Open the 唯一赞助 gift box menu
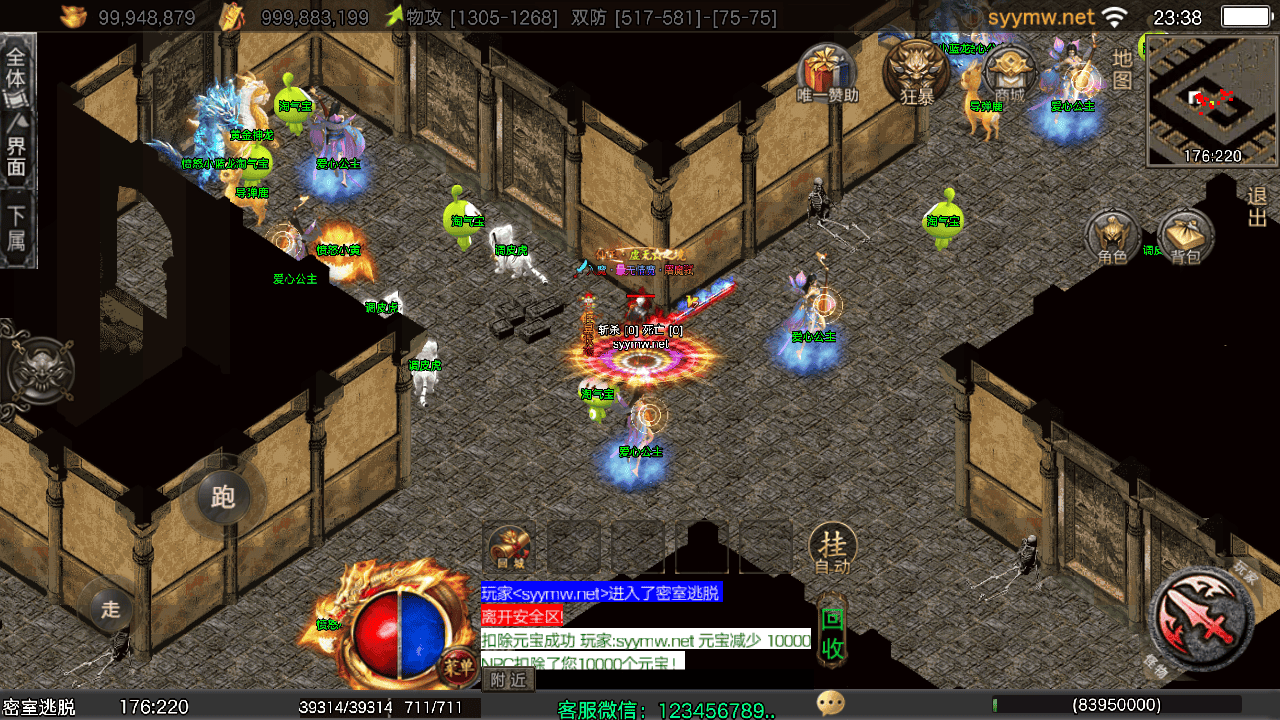This screenshot has height=720, width=1280. point(827,73)
